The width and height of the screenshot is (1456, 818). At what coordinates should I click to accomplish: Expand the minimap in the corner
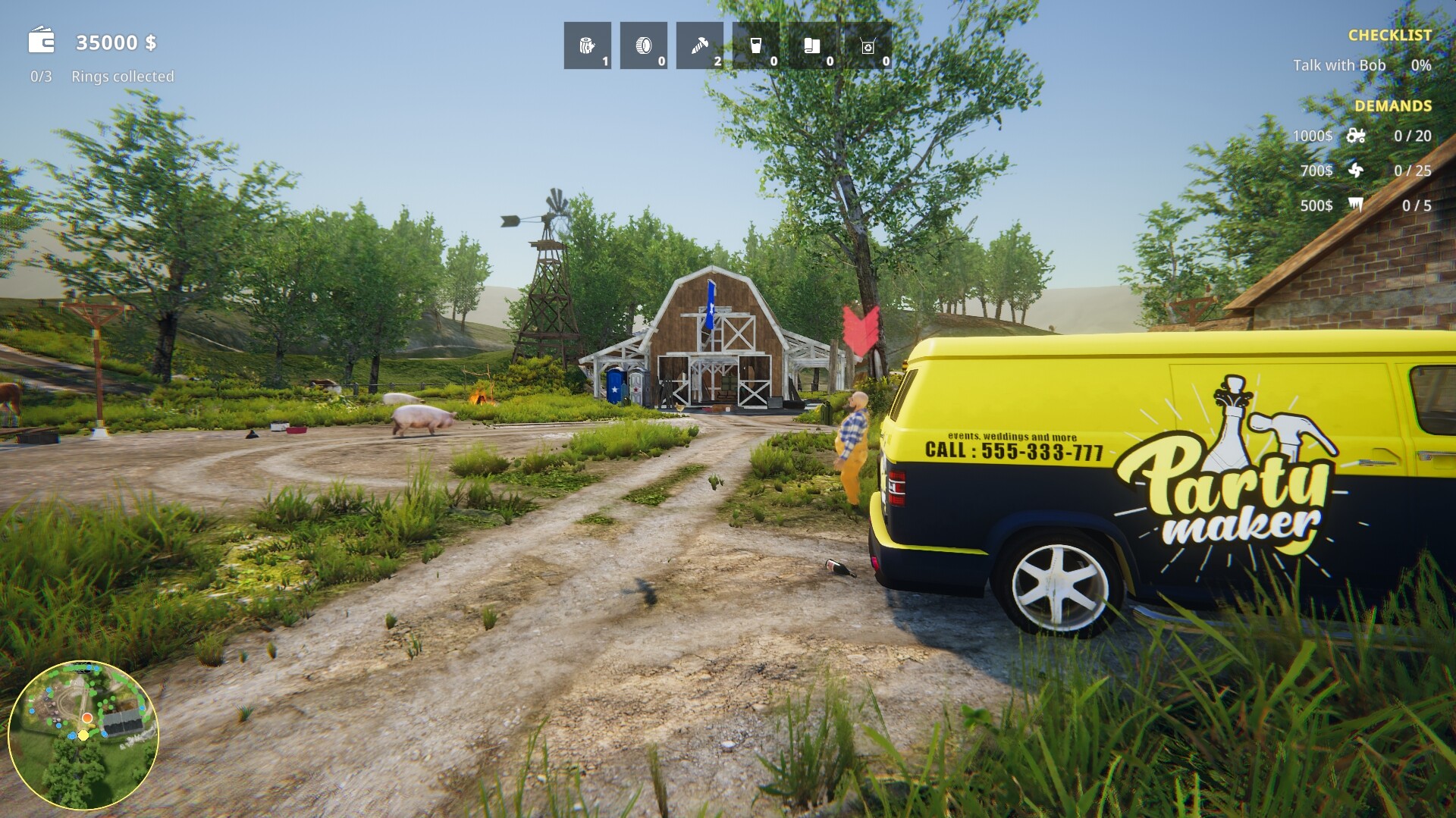(x=83, y=730)
